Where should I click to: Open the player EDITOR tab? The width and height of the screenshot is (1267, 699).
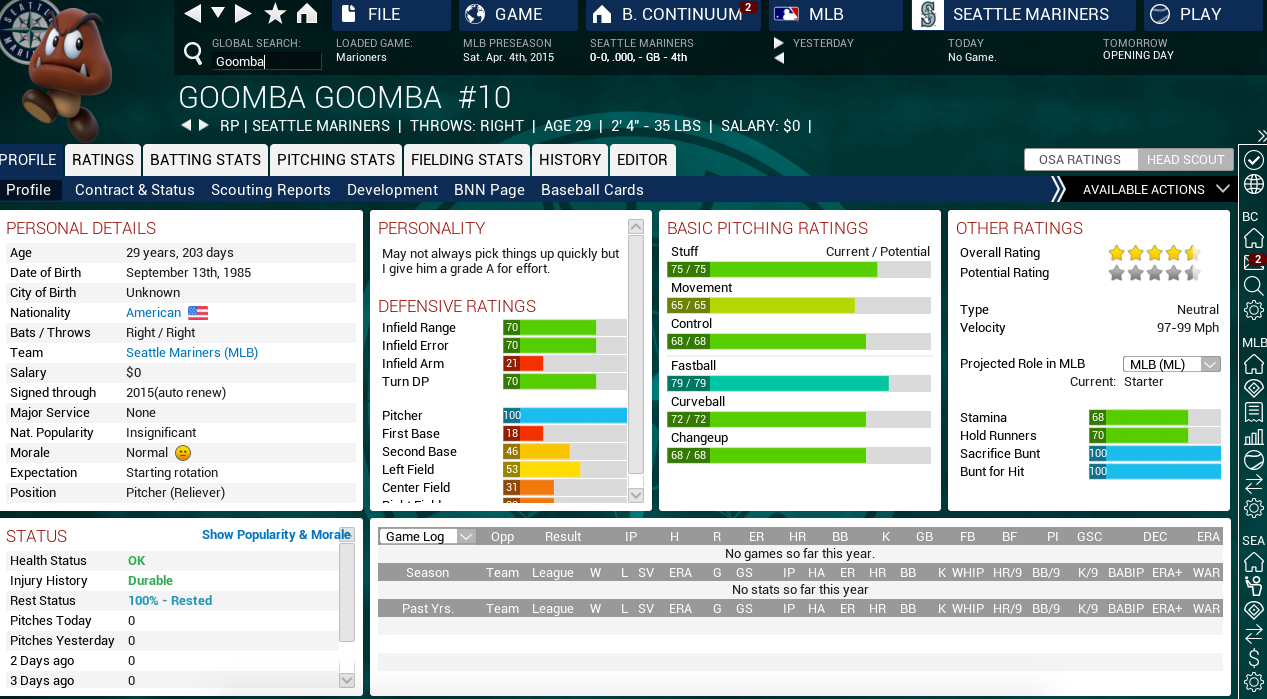642,160
